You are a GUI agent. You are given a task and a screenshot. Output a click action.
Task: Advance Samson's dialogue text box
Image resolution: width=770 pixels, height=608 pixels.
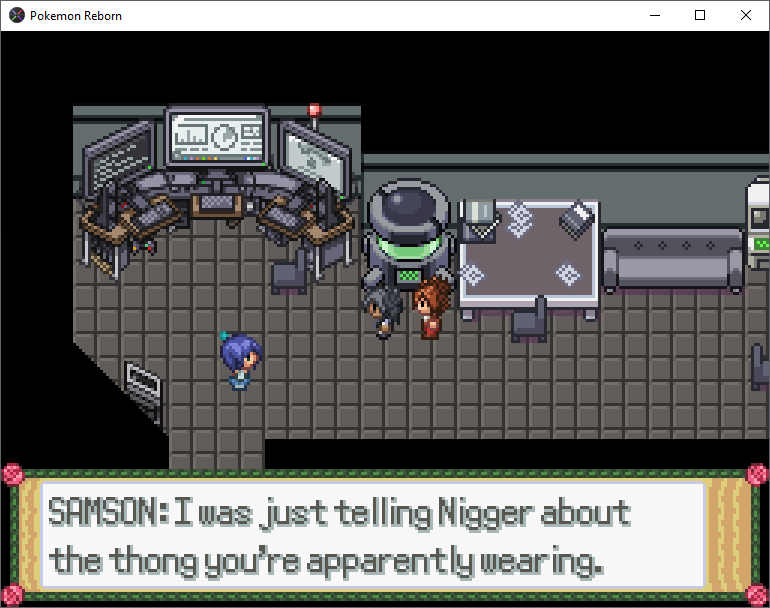[385, 537]
